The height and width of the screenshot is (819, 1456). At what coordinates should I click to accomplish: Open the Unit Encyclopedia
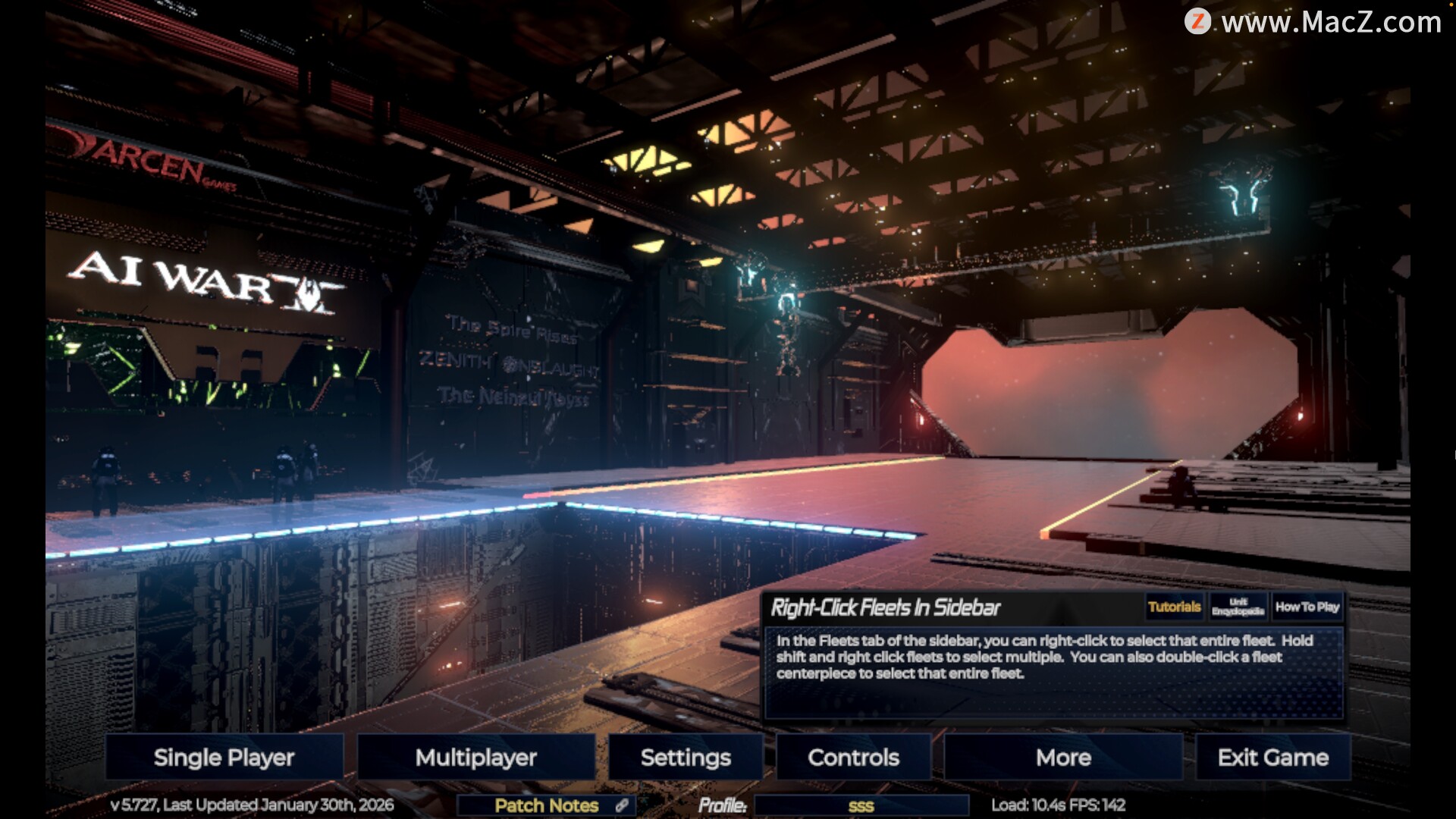pyautogui.click(x=1238, y=607)
